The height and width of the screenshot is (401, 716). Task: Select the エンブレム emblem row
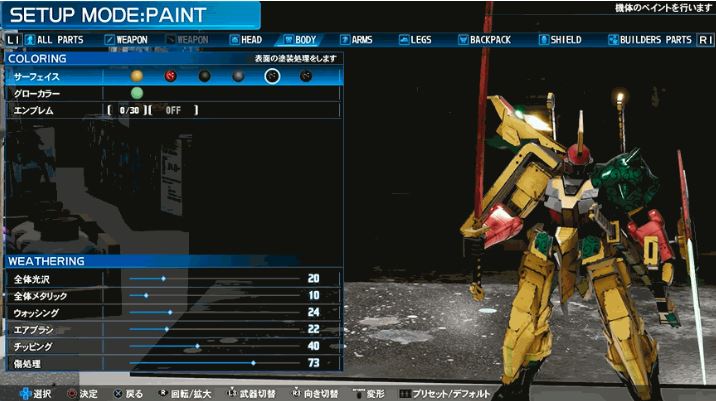pos(60,110)
